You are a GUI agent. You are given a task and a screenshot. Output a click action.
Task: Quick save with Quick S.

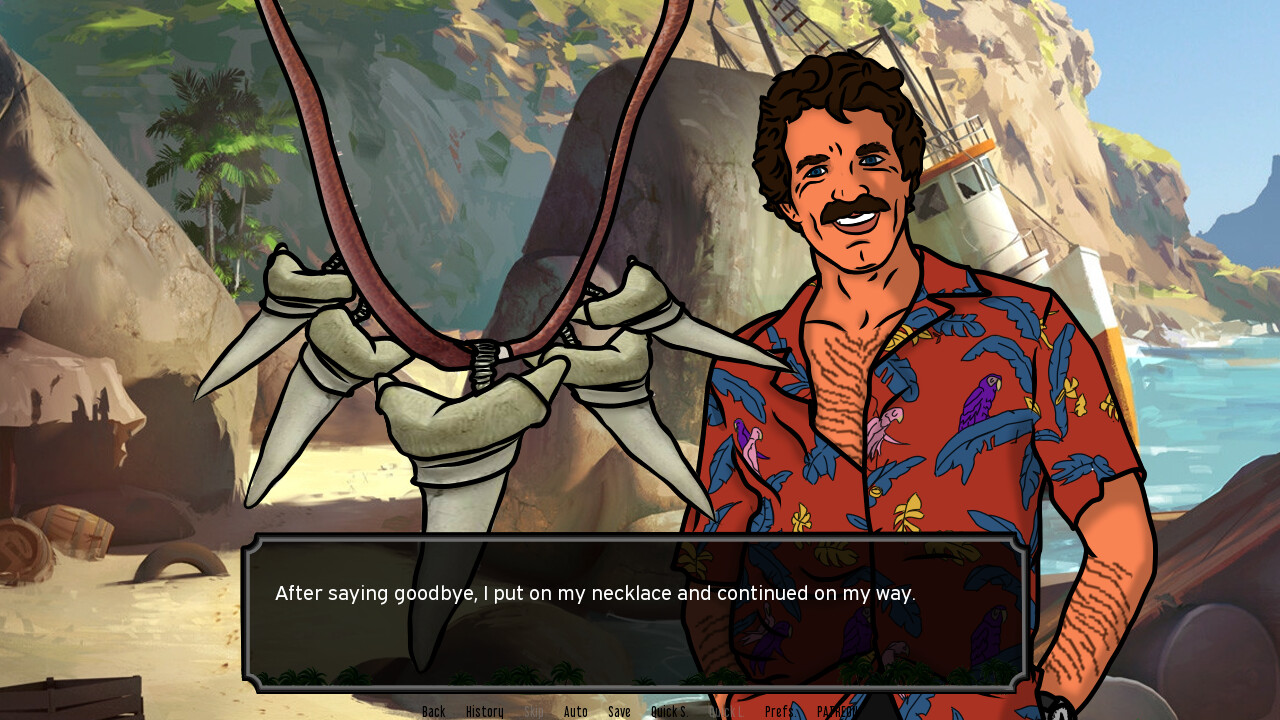pyautogui.click(x=668, y=711)
